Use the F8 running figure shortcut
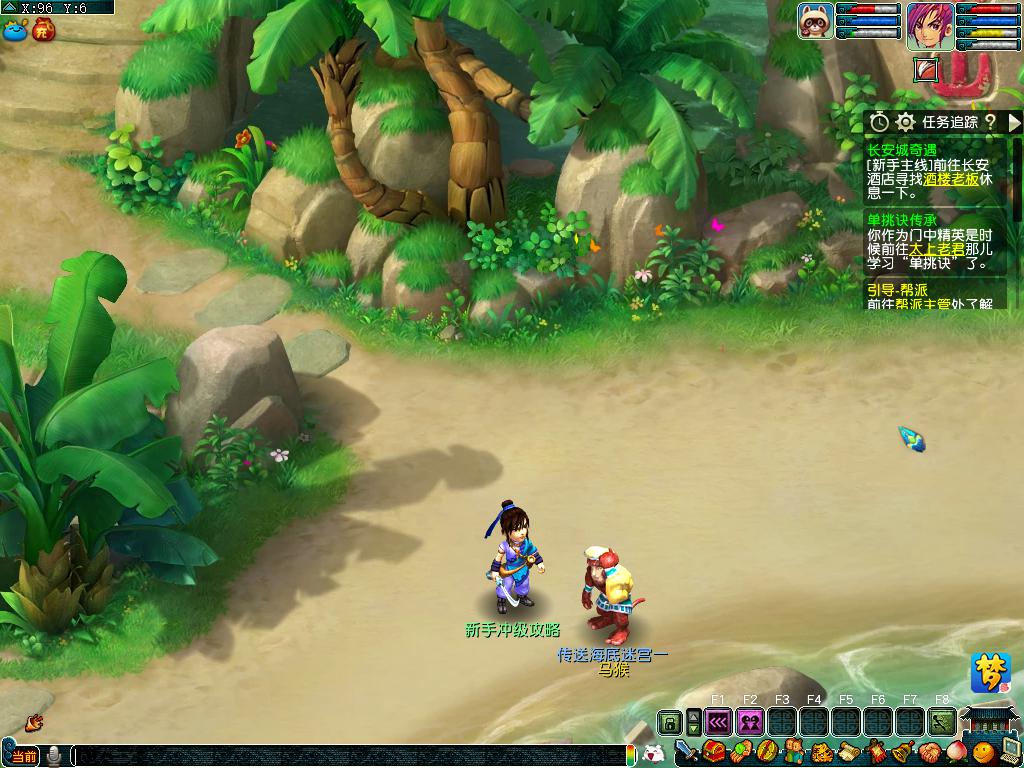The image size is (1024, 768). click(942, 721)
